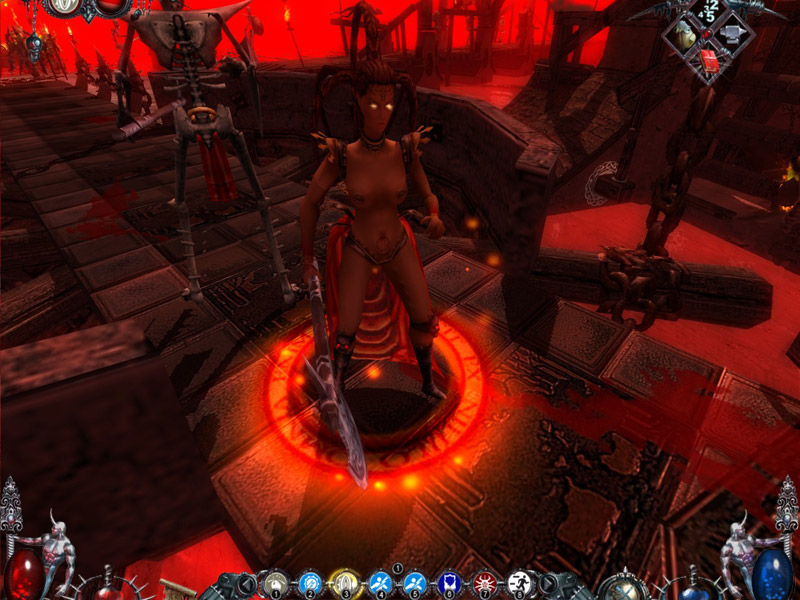Use the blue attack skill in slot 5
This screenshot has height=600, width=800.
(x=415, y=581)
